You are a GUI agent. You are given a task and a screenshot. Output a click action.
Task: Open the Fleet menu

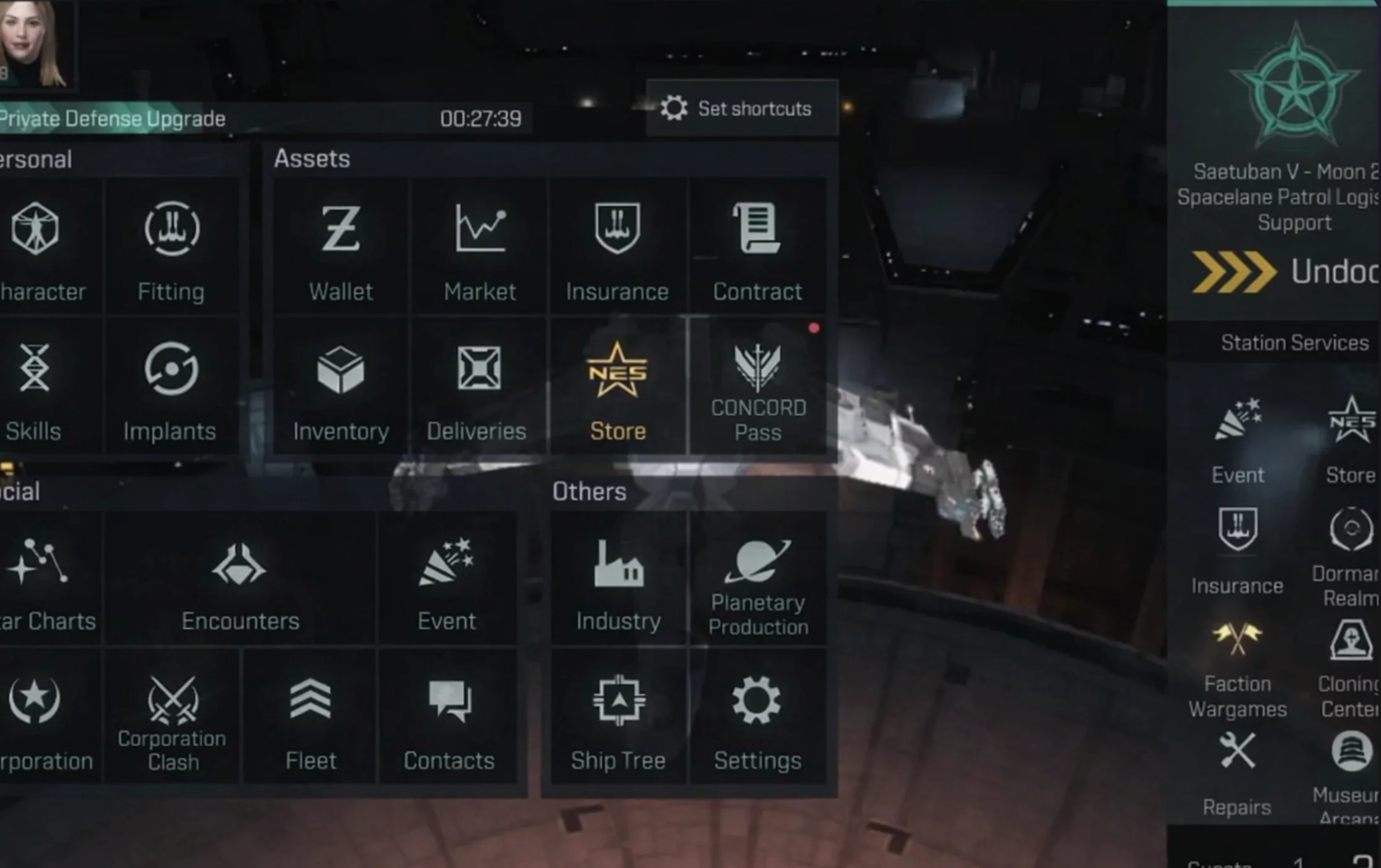[310, 718]
